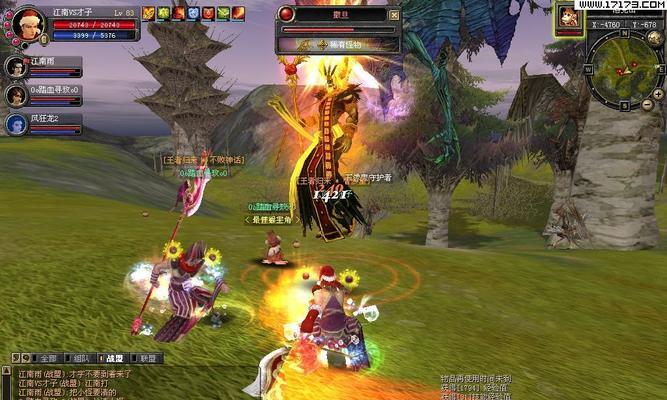Click the player portrait 江南VS才子
The height and width of the screenshot is (400, 667).
click(x=28, y=22)
